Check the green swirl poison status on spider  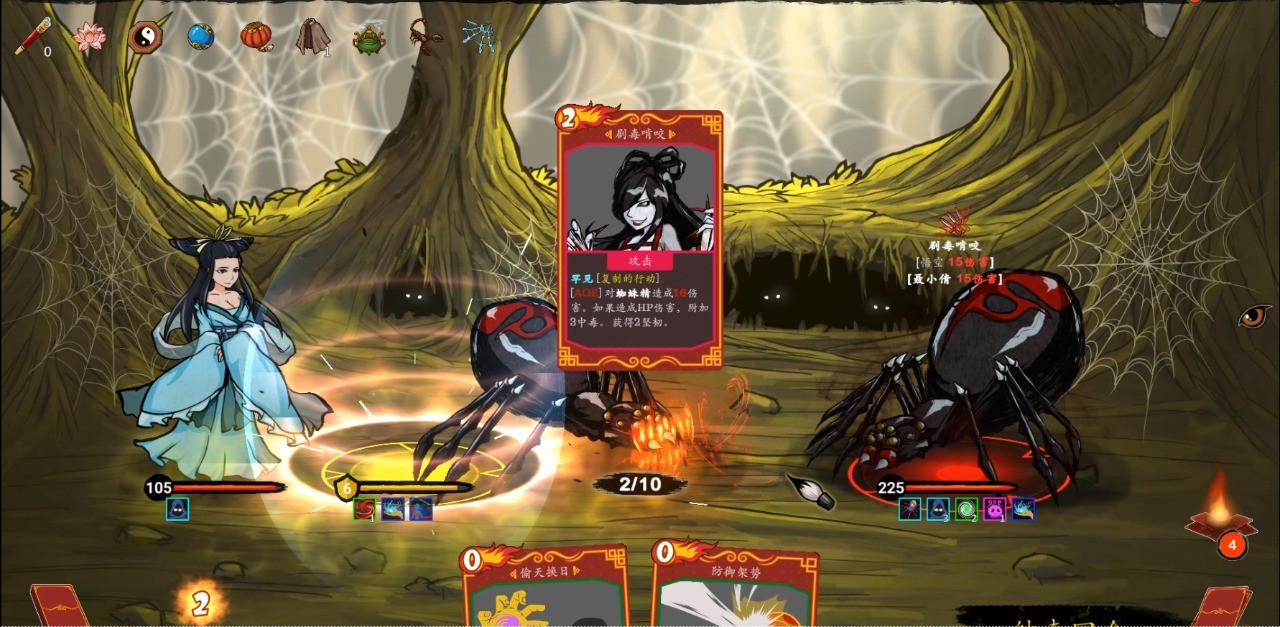tap(966, 509)
